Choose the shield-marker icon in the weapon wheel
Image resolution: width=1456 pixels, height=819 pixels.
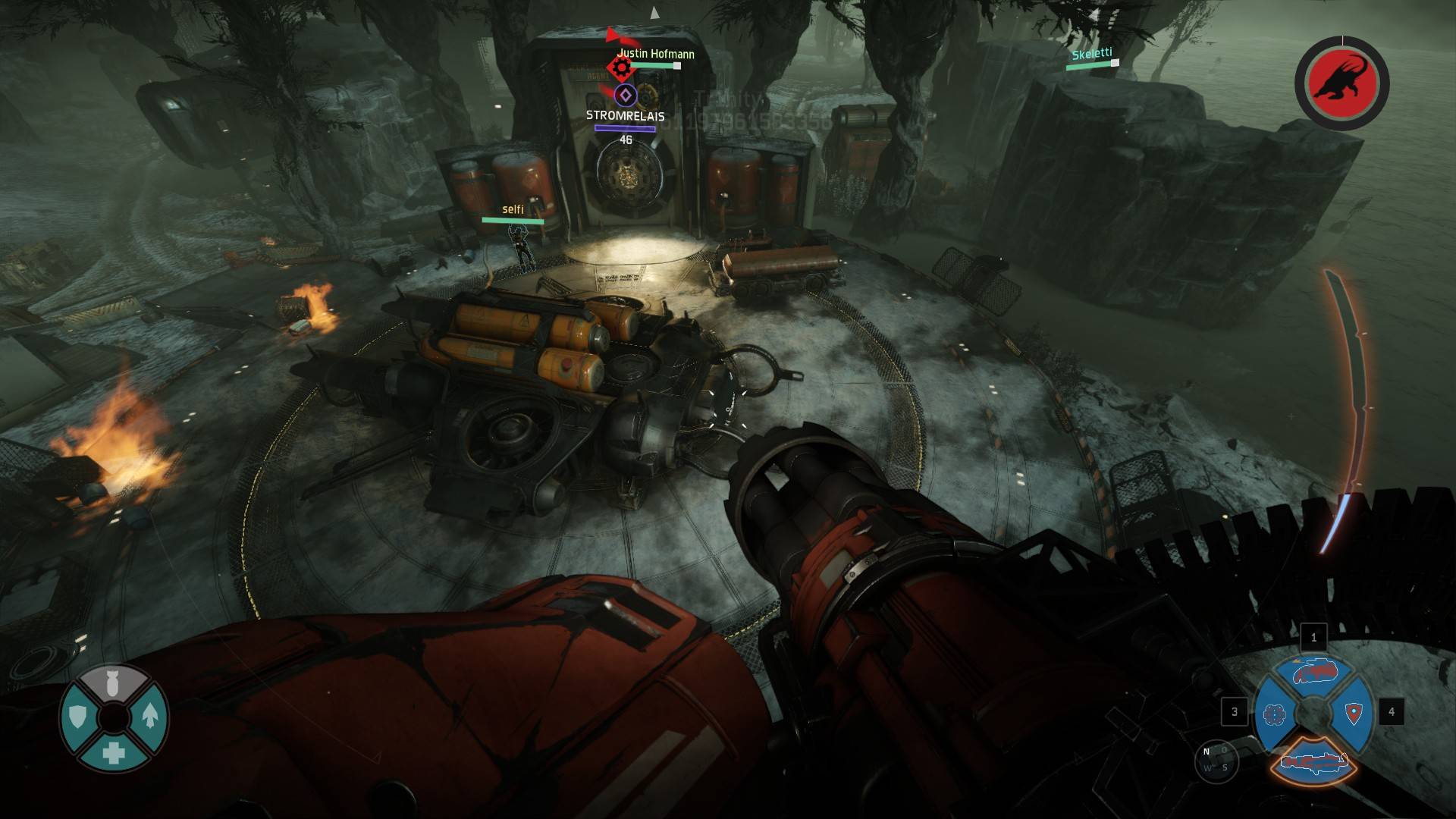pyautogui.click(x=1354, y=714)
